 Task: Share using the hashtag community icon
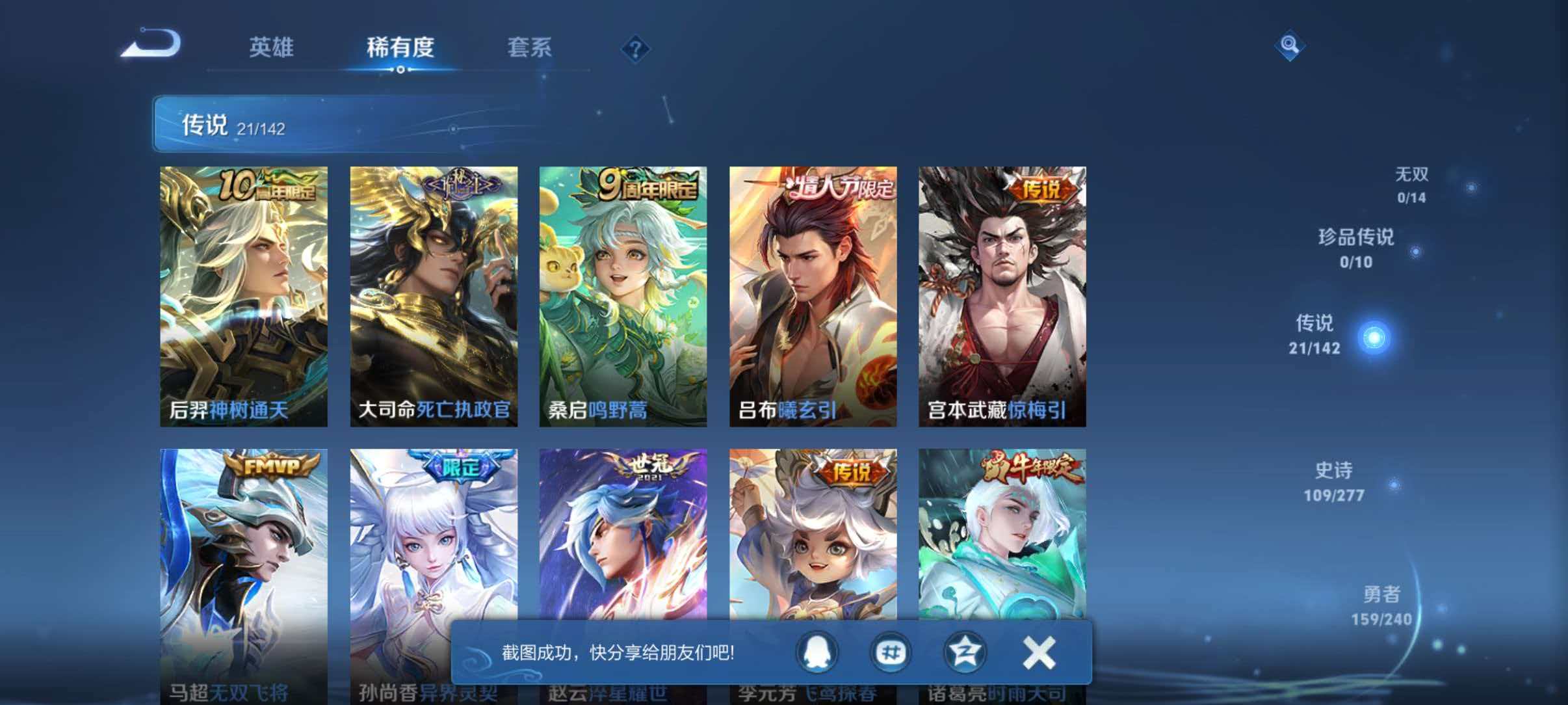pyautogui.click(x=890, y=653)
